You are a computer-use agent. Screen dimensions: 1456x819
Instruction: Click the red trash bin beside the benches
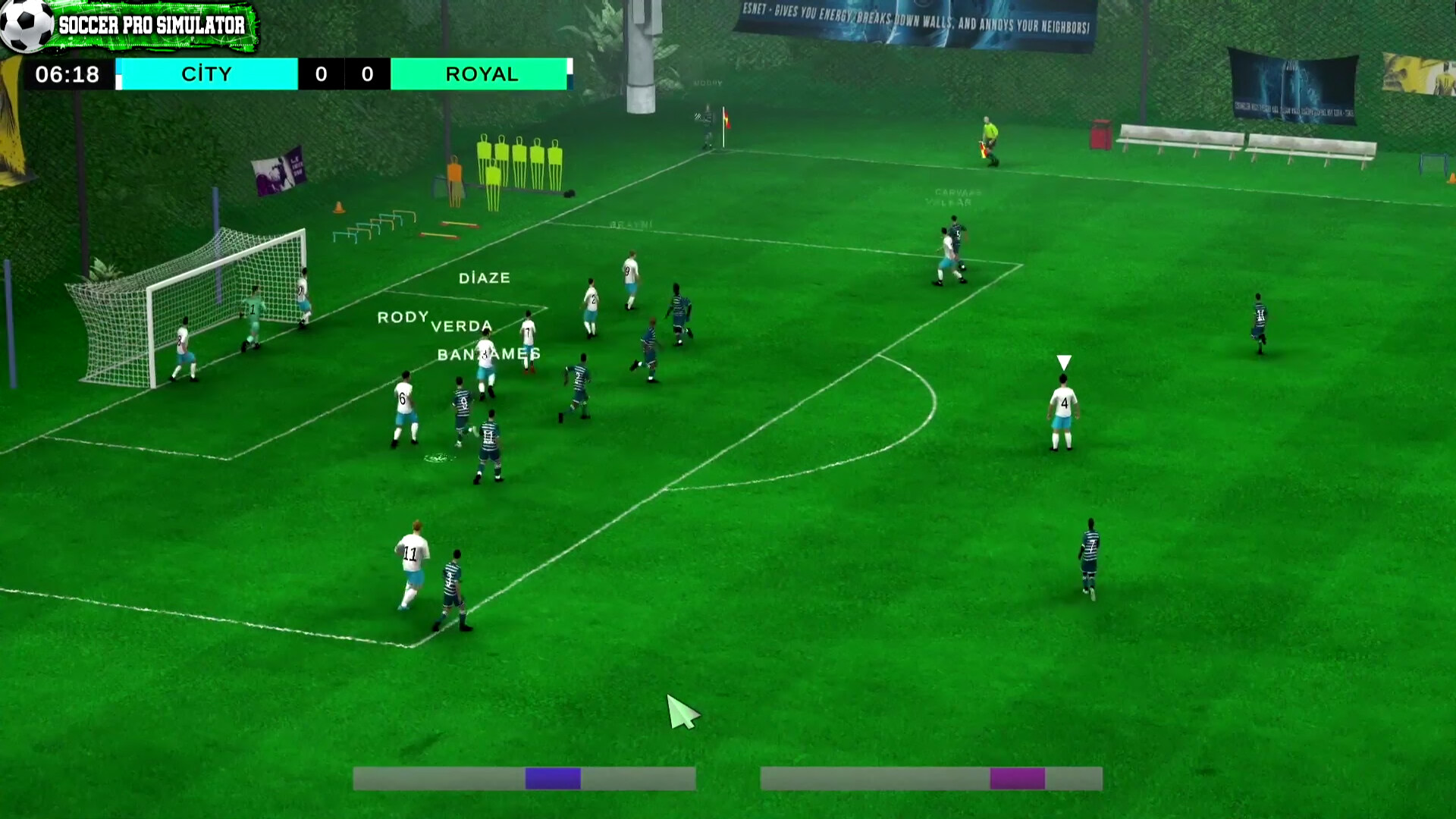[1099, 133]
